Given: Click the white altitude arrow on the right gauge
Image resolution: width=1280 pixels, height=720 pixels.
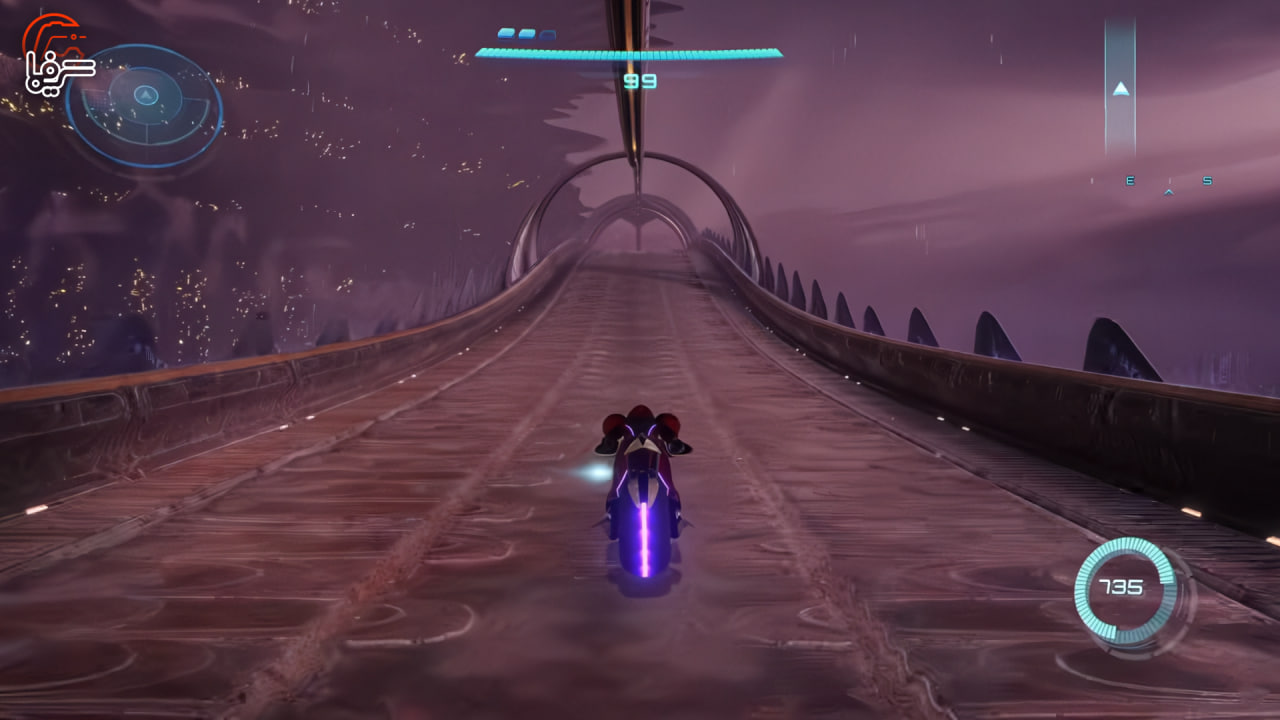Looking at the screenshot, I should [1121, 89].
